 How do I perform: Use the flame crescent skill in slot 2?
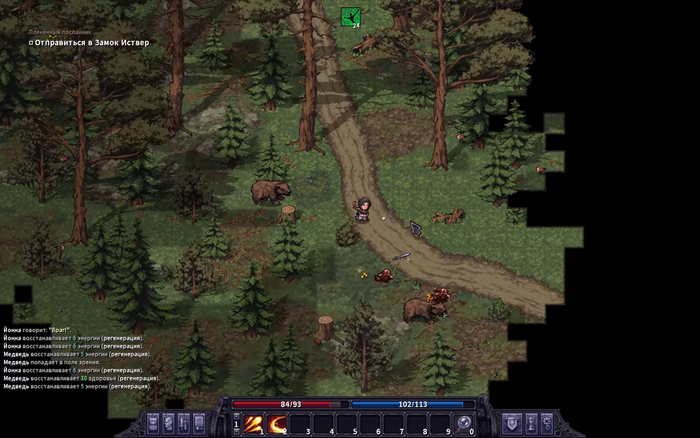tap(277, 423)
